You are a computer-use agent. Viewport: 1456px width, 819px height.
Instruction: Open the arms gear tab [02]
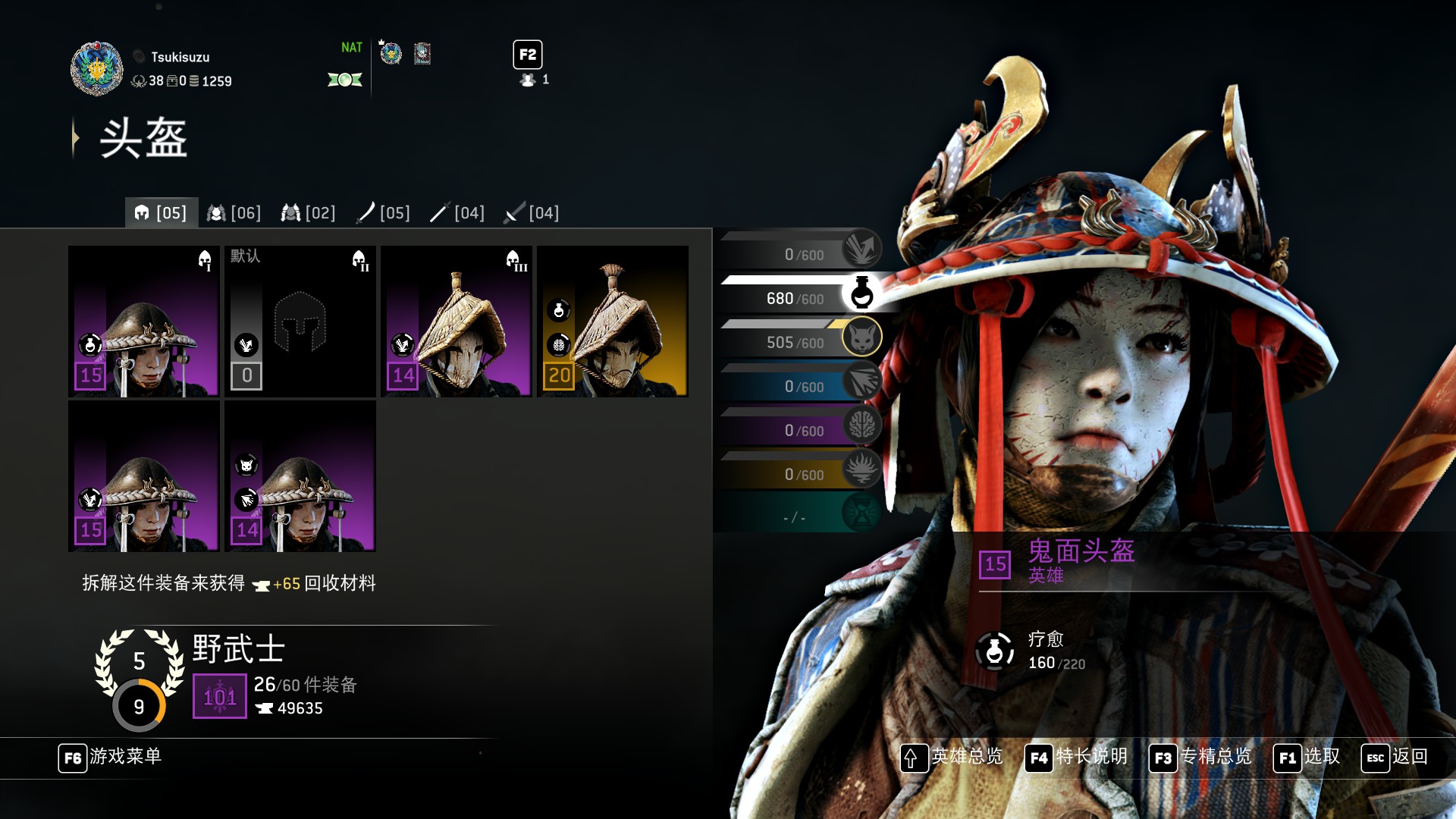coord(308,213)
